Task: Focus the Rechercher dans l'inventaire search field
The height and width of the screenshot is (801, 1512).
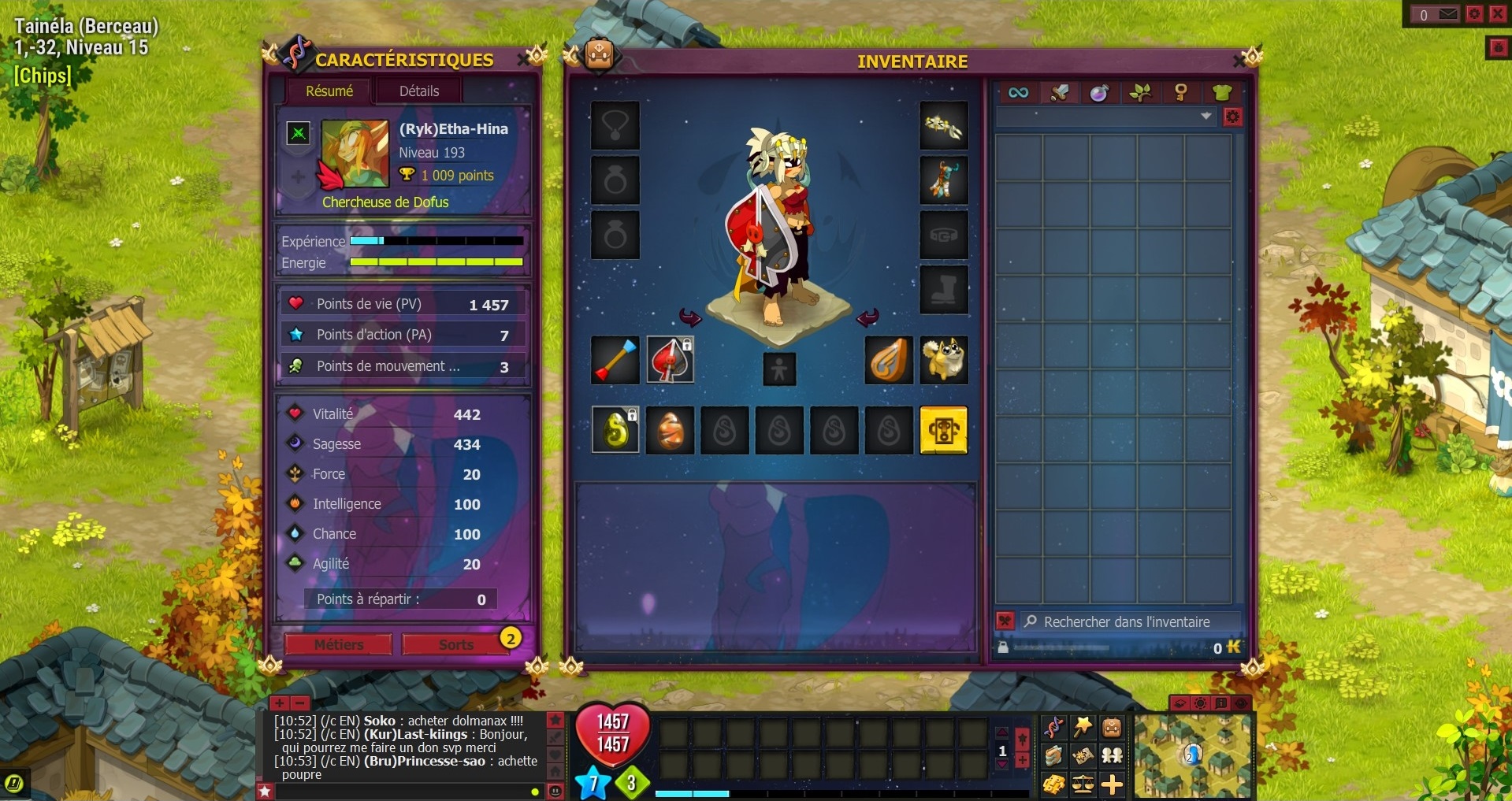Action: coord(1127,621)
